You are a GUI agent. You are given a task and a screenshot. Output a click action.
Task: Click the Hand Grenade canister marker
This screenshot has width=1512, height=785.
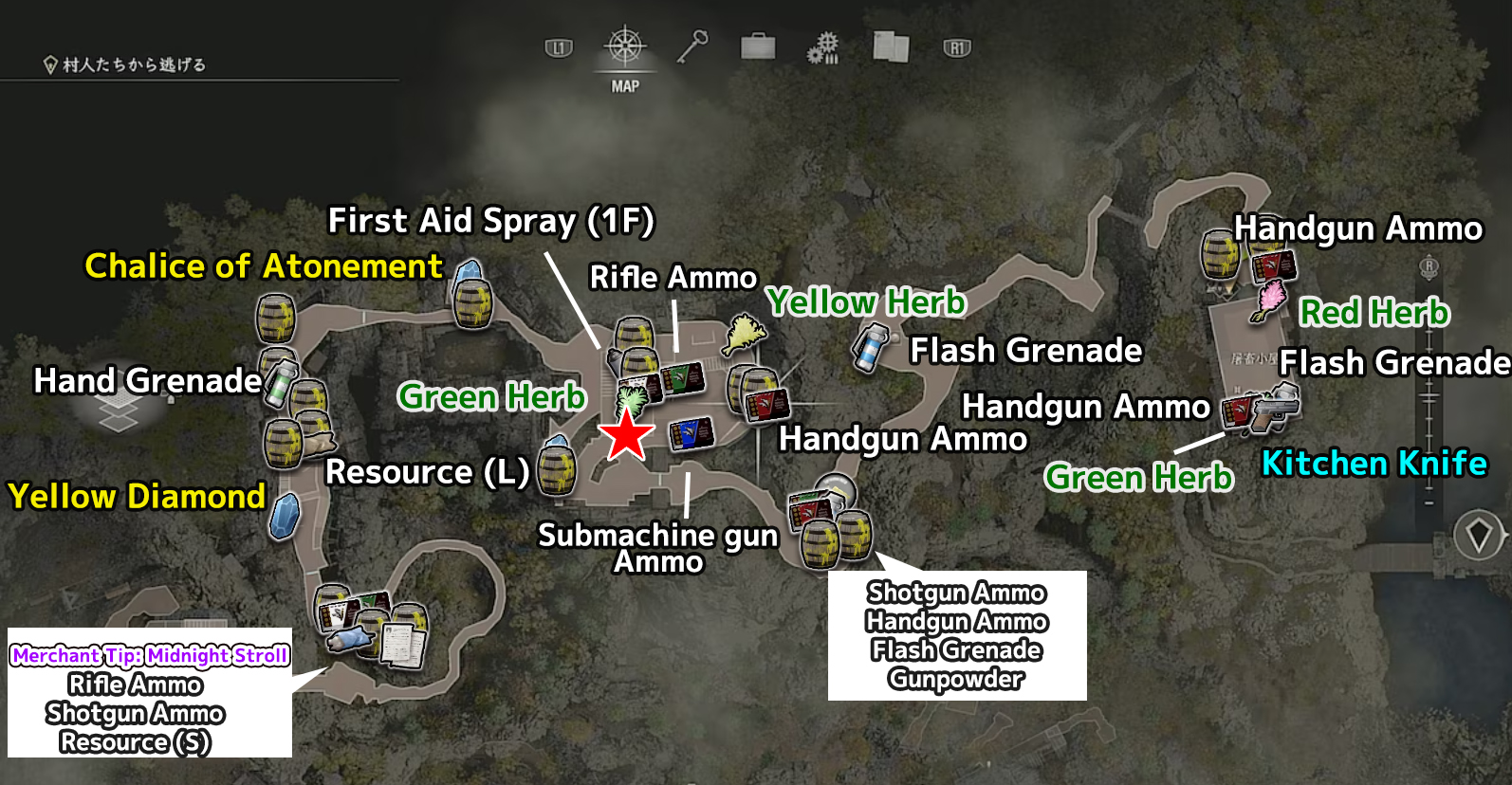tap(282, 384)
